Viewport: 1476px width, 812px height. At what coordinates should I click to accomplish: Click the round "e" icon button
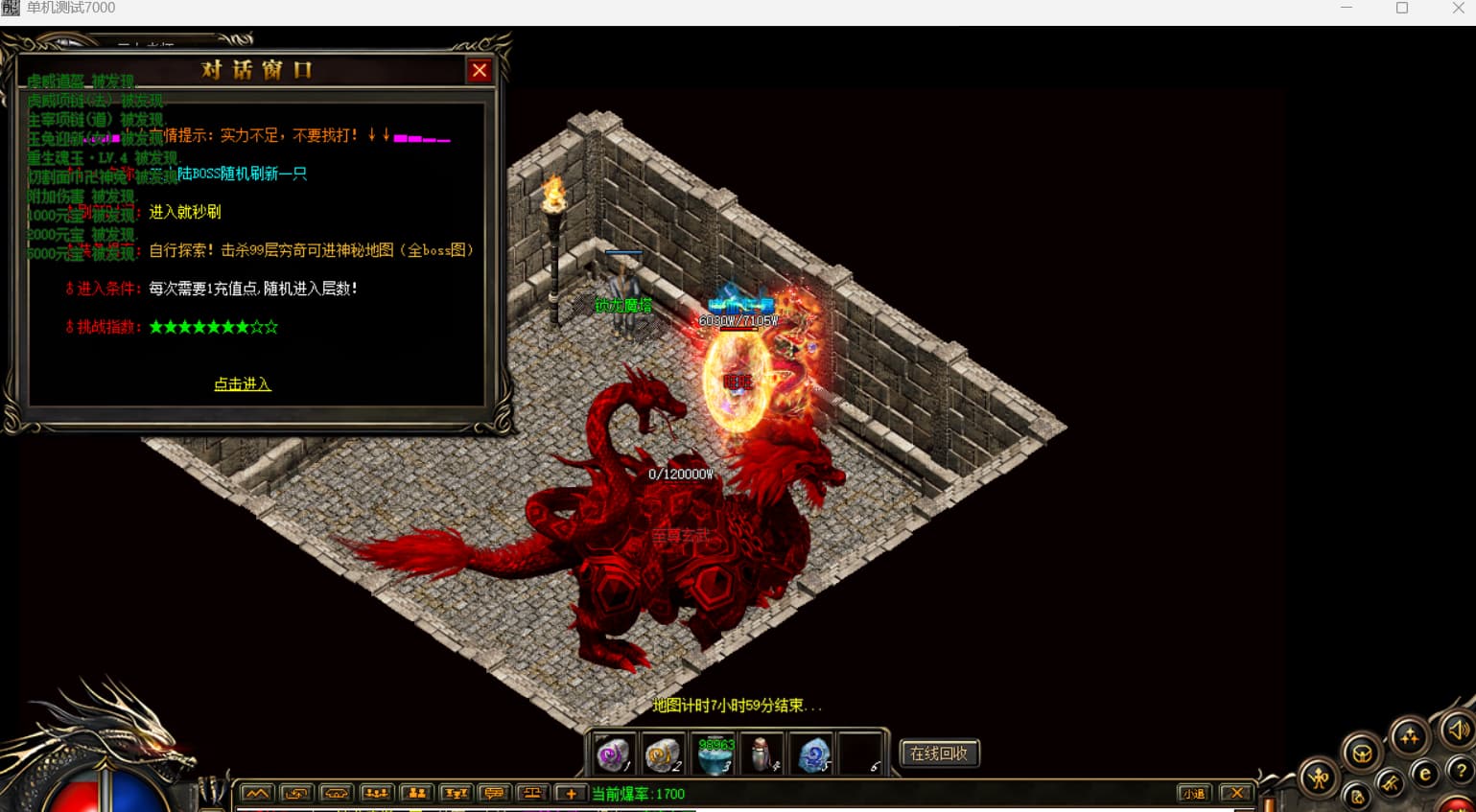[1425, 774]
